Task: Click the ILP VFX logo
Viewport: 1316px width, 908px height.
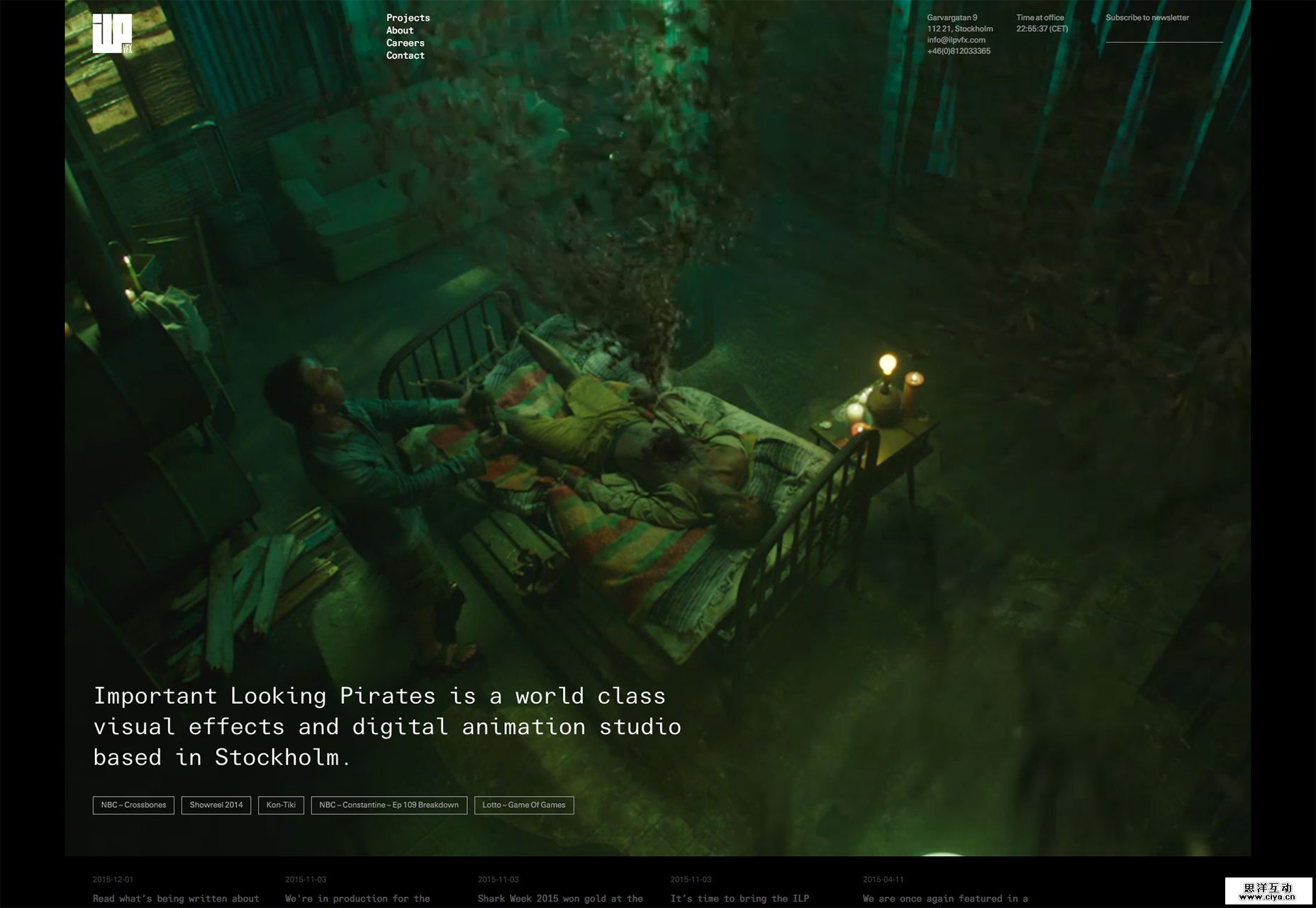Action: point(112,33)
